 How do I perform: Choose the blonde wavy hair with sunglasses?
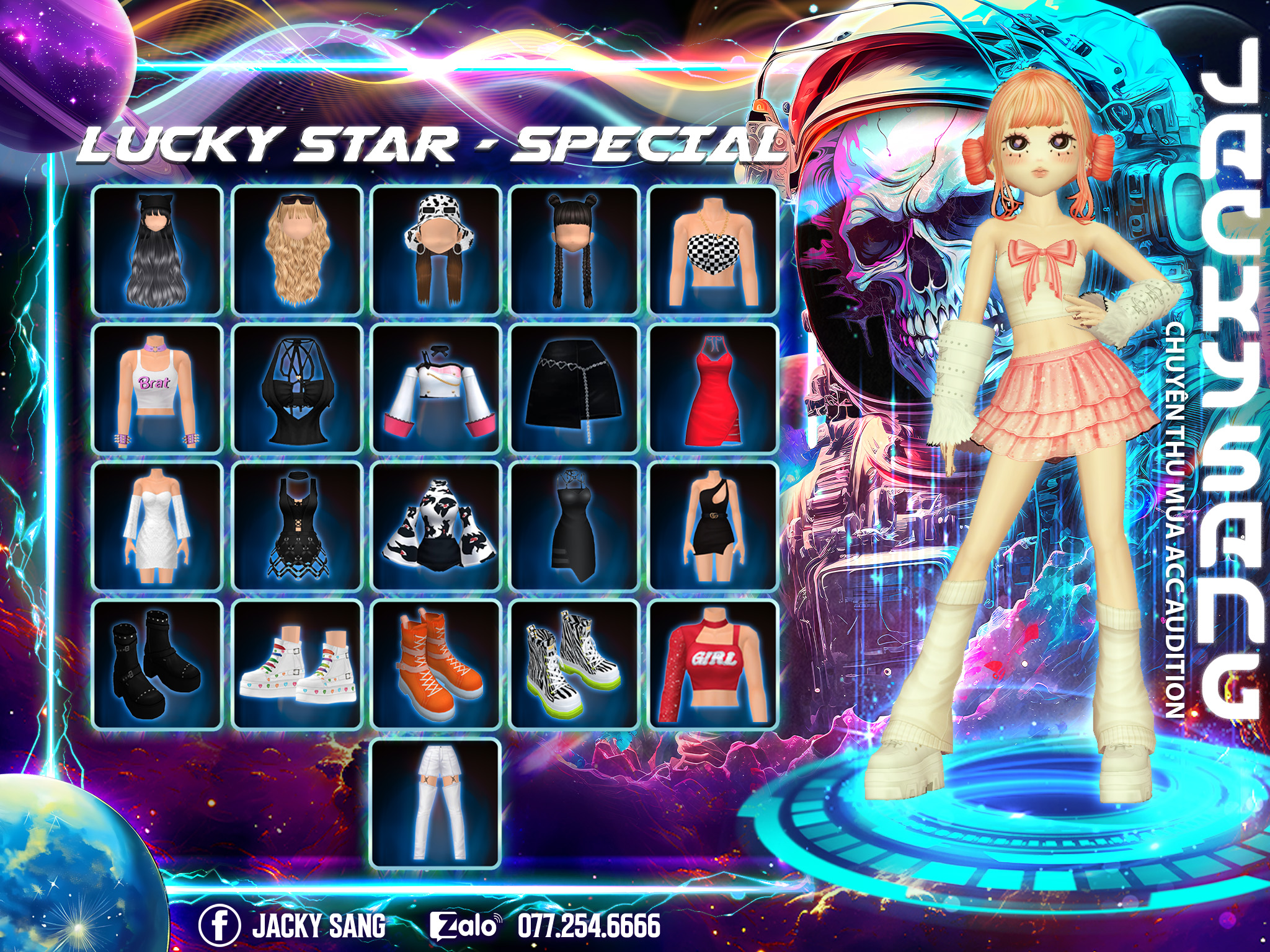point(297,250)
